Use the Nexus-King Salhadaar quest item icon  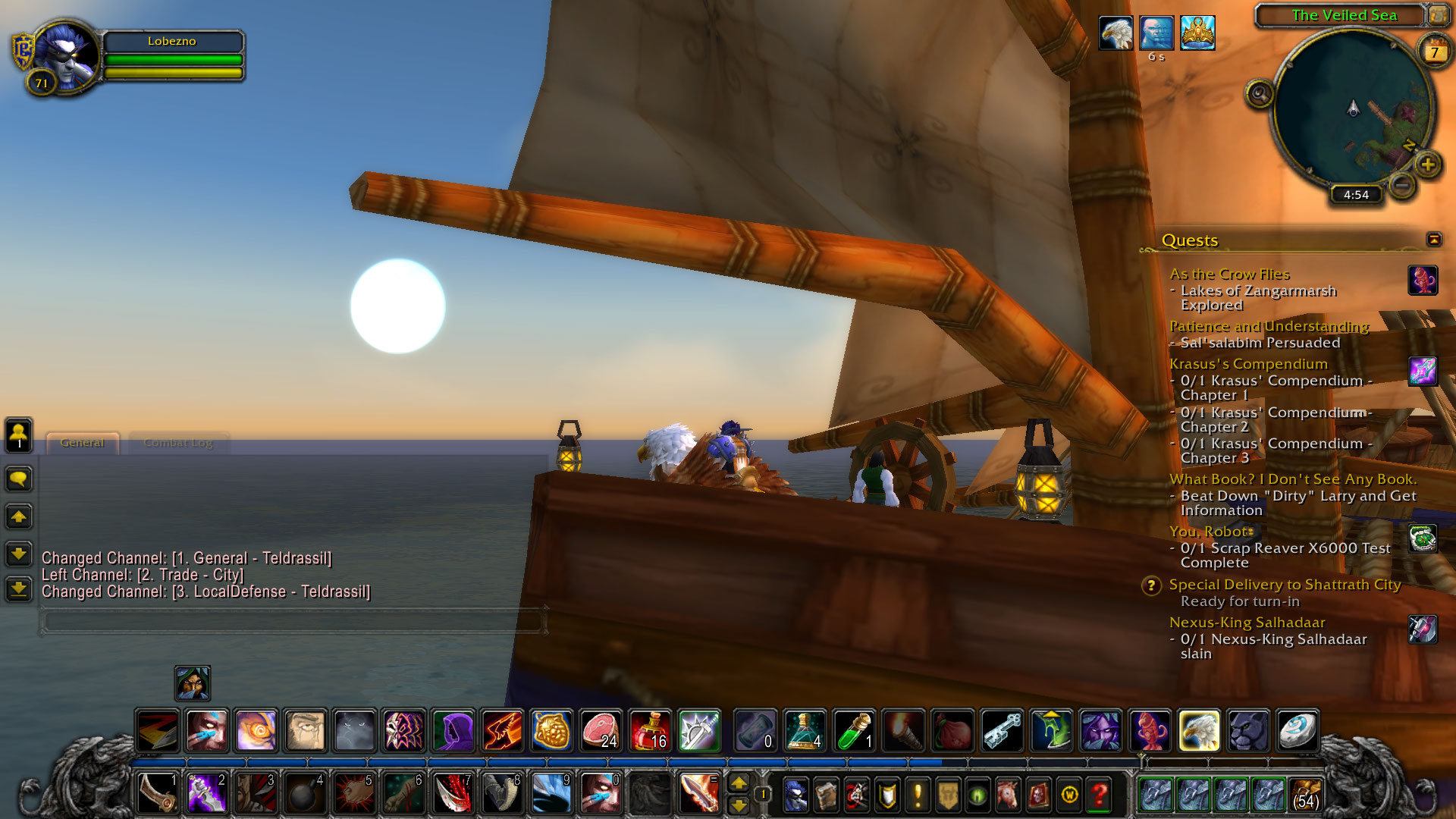pos(1423,629)
